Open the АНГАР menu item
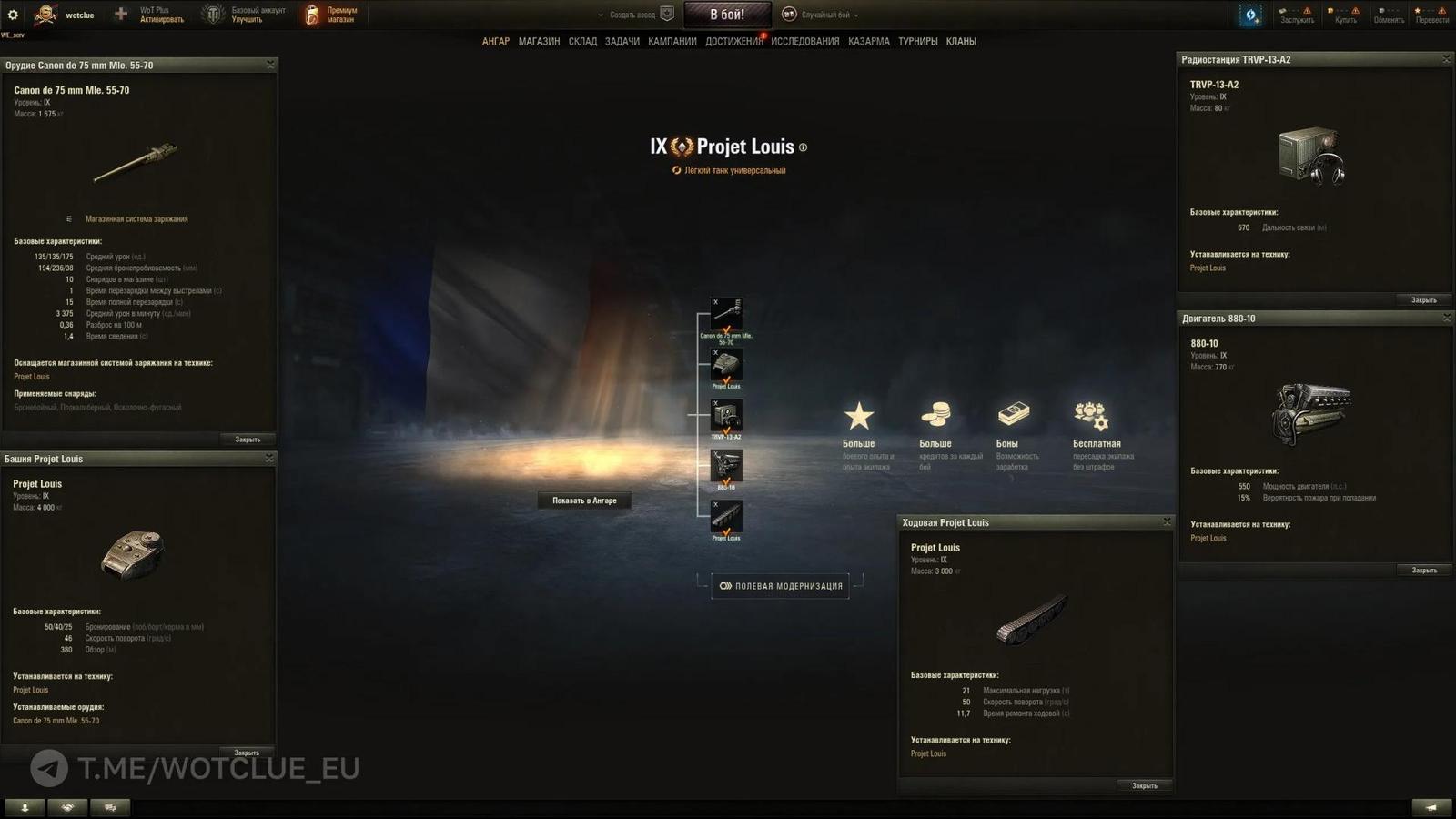The height and width of the screenshot is (819, 1456). [497, 41]
